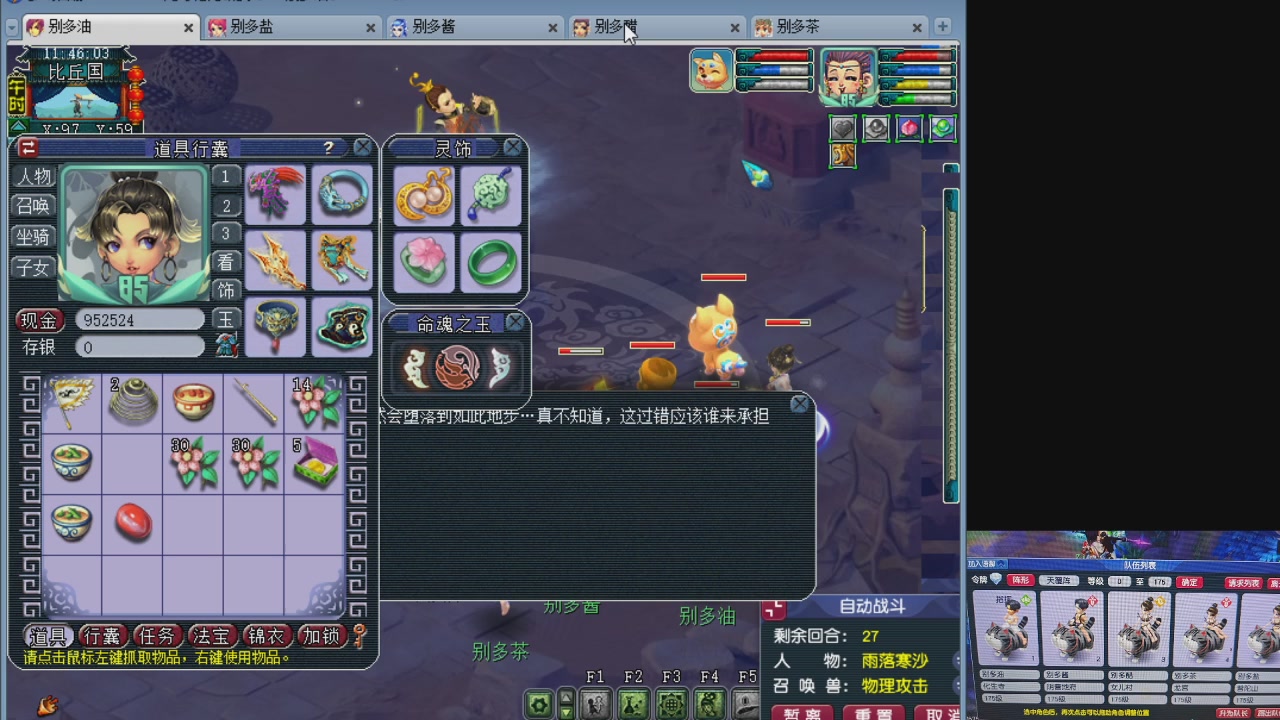
Task: Collapse the 队伍列表 panel using the chevron
Action: (x=1000, y=564)
